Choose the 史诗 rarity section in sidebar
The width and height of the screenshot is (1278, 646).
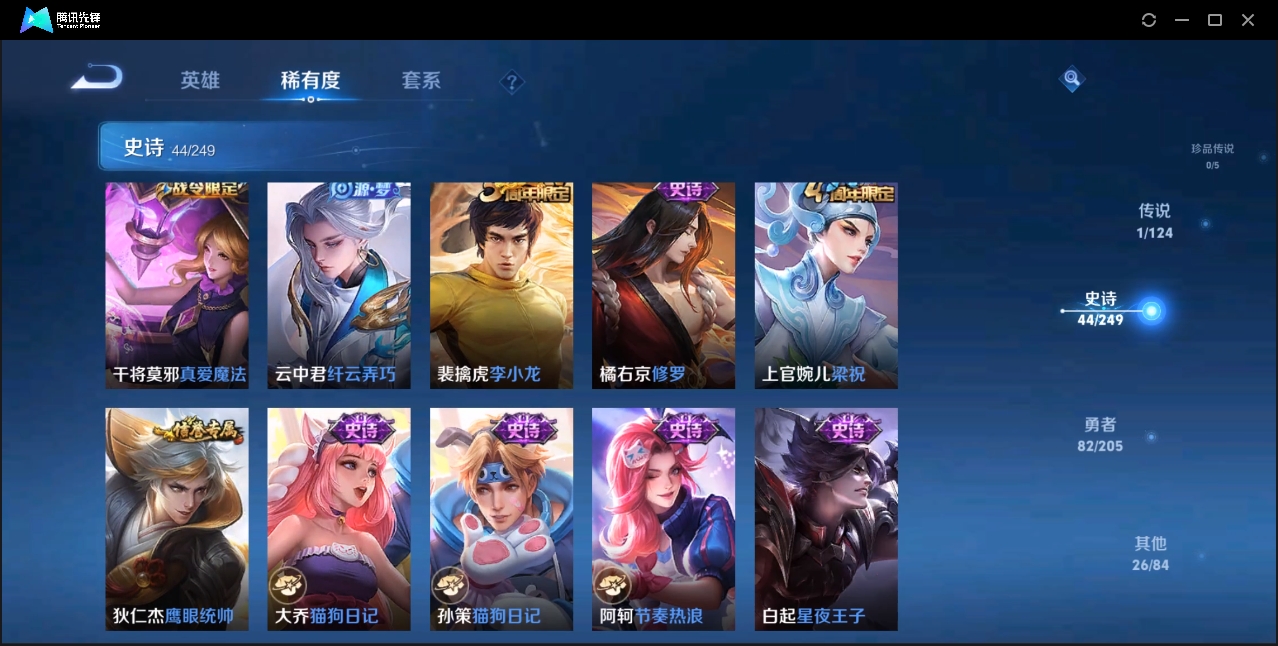[1101, 309]
